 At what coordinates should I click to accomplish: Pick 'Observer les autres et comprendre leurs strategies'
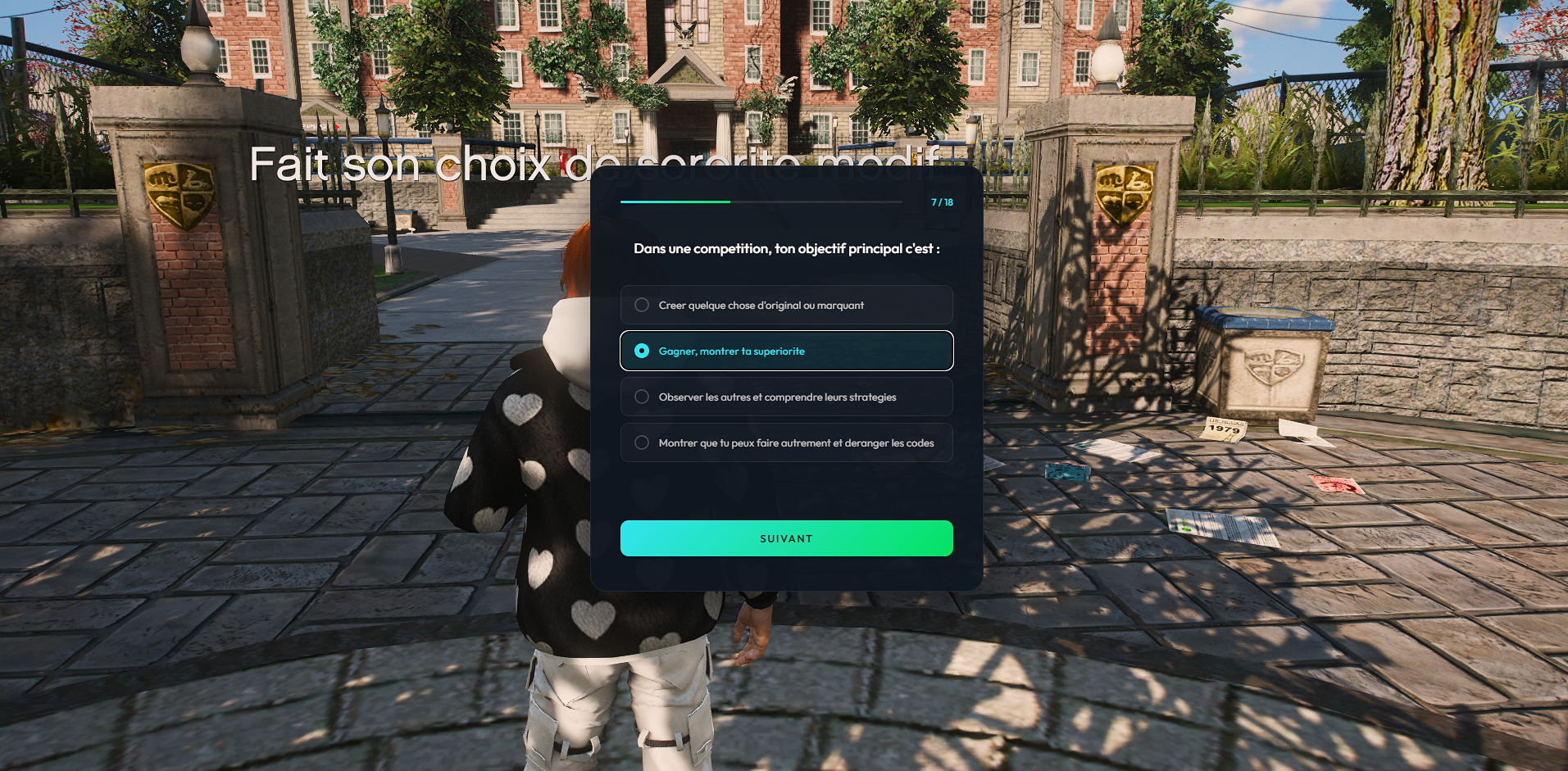pos(785,397)
